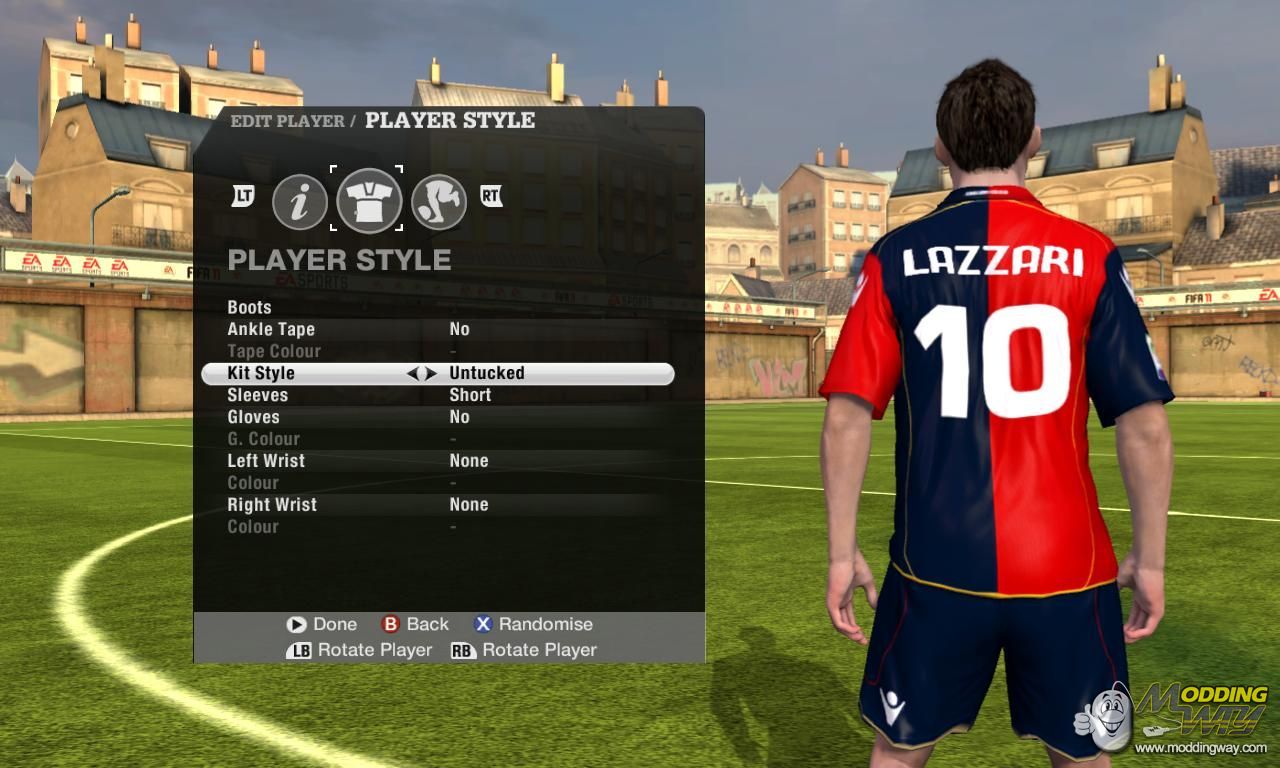1280x768 pixels.
Task: Select the Boots row
Action: 249,307
